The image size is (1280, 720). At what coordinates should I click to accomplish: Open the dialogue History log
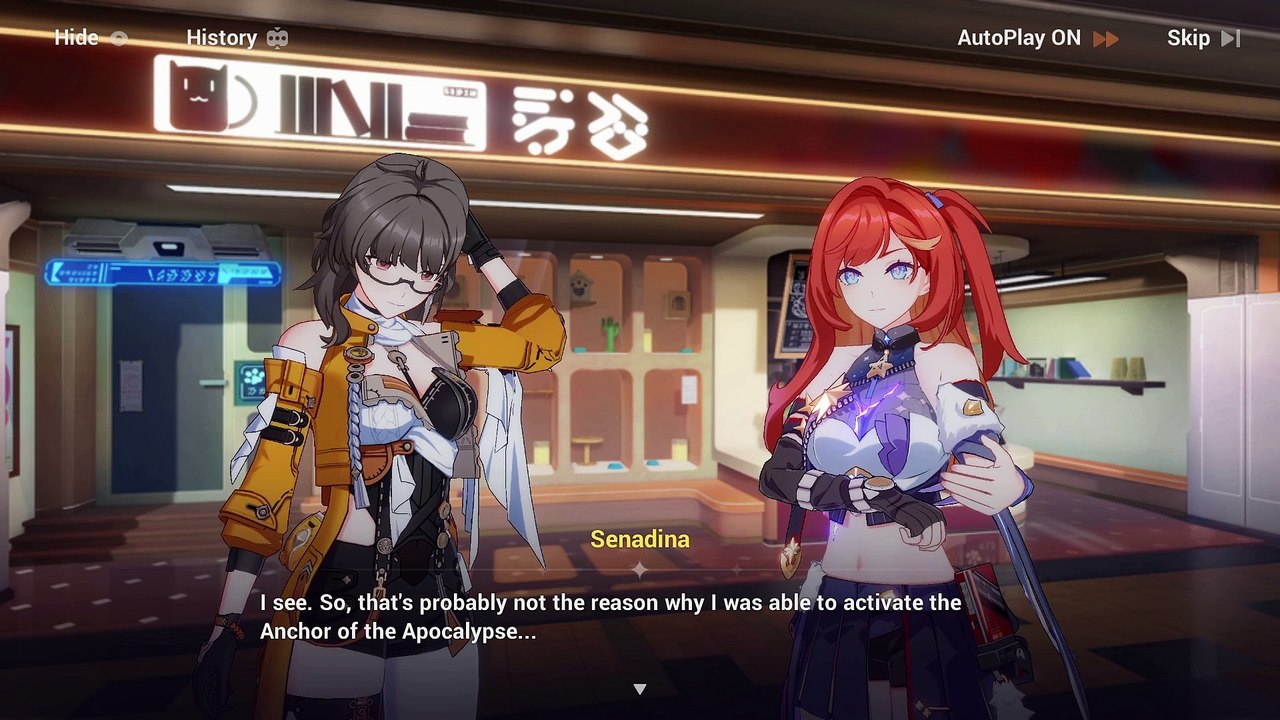tap(236, 38)
